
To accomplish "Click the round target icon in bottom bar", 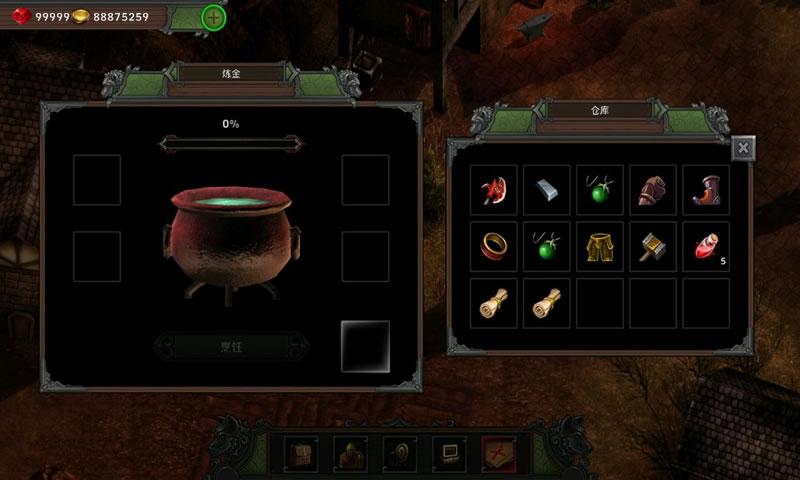I will pyautogui.click(x=400, y=454).
